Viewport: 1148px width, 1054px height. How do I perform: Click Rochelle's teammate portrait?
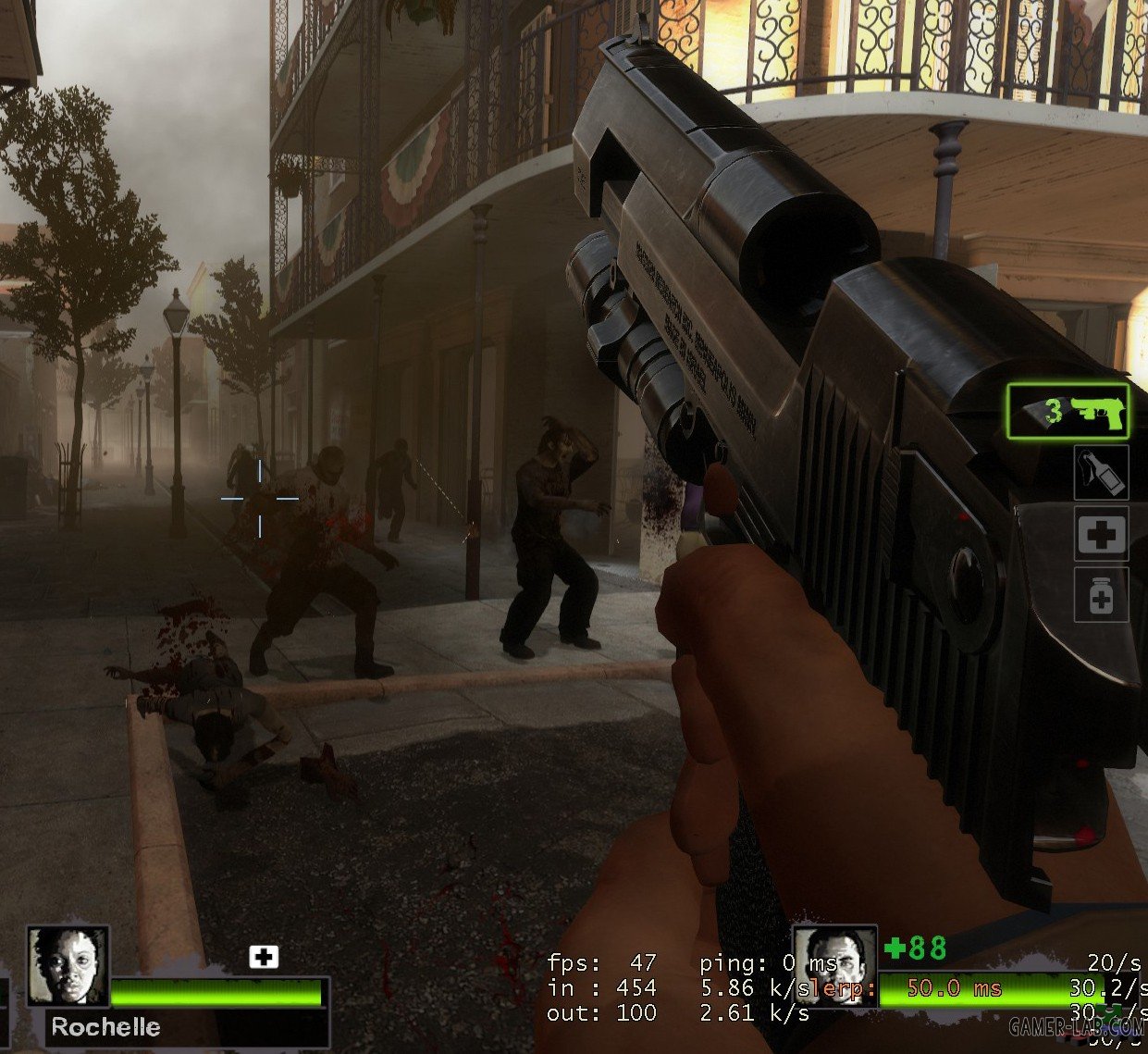coord(68,966)
